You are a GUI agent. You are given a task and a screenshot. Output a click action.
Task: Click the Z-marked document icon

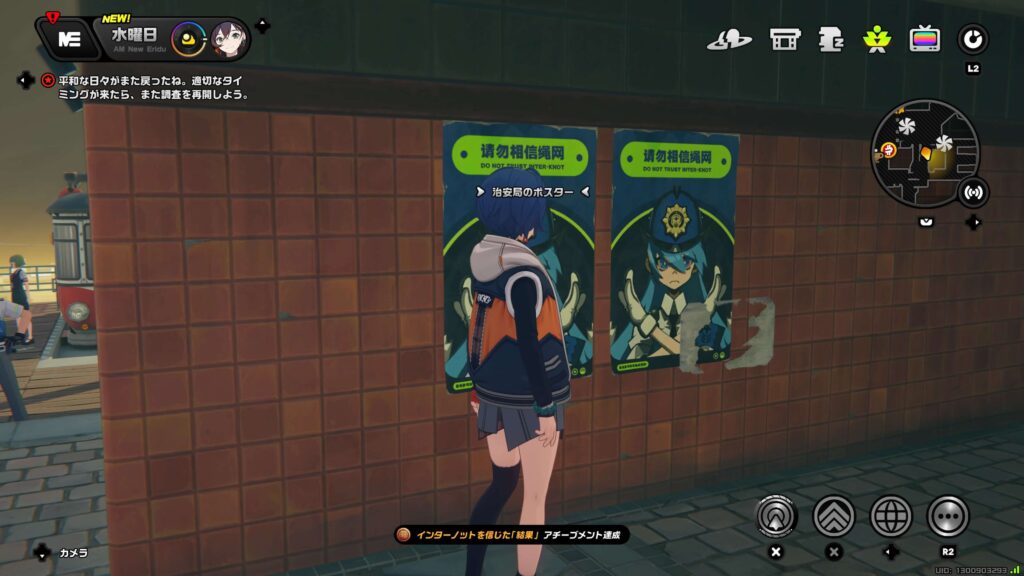pyautogui.click(x=831, y=40)
